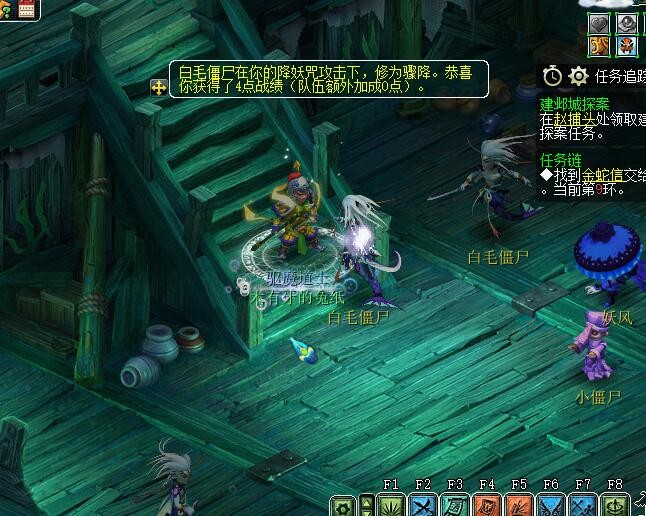
Task: Use the F3 scroll skill
Action: [455, 505]
